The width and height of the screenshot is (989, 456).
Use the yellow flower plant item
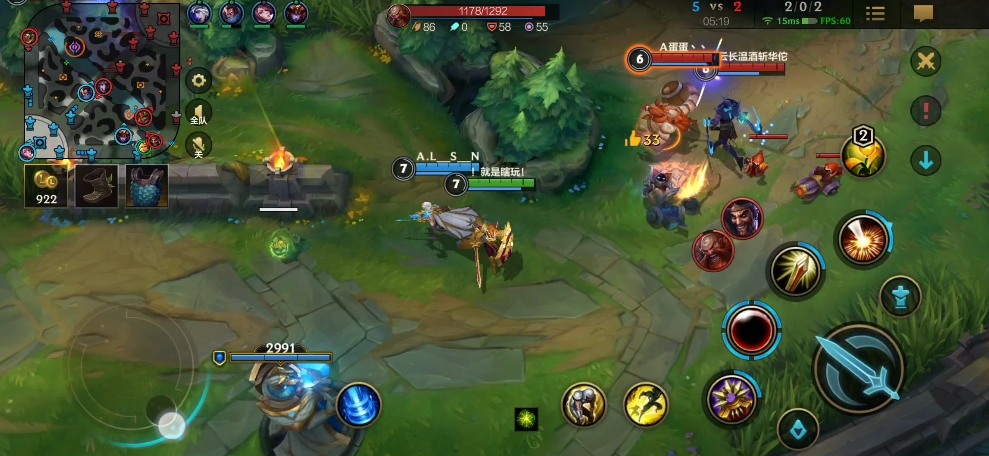click(862, 155)
